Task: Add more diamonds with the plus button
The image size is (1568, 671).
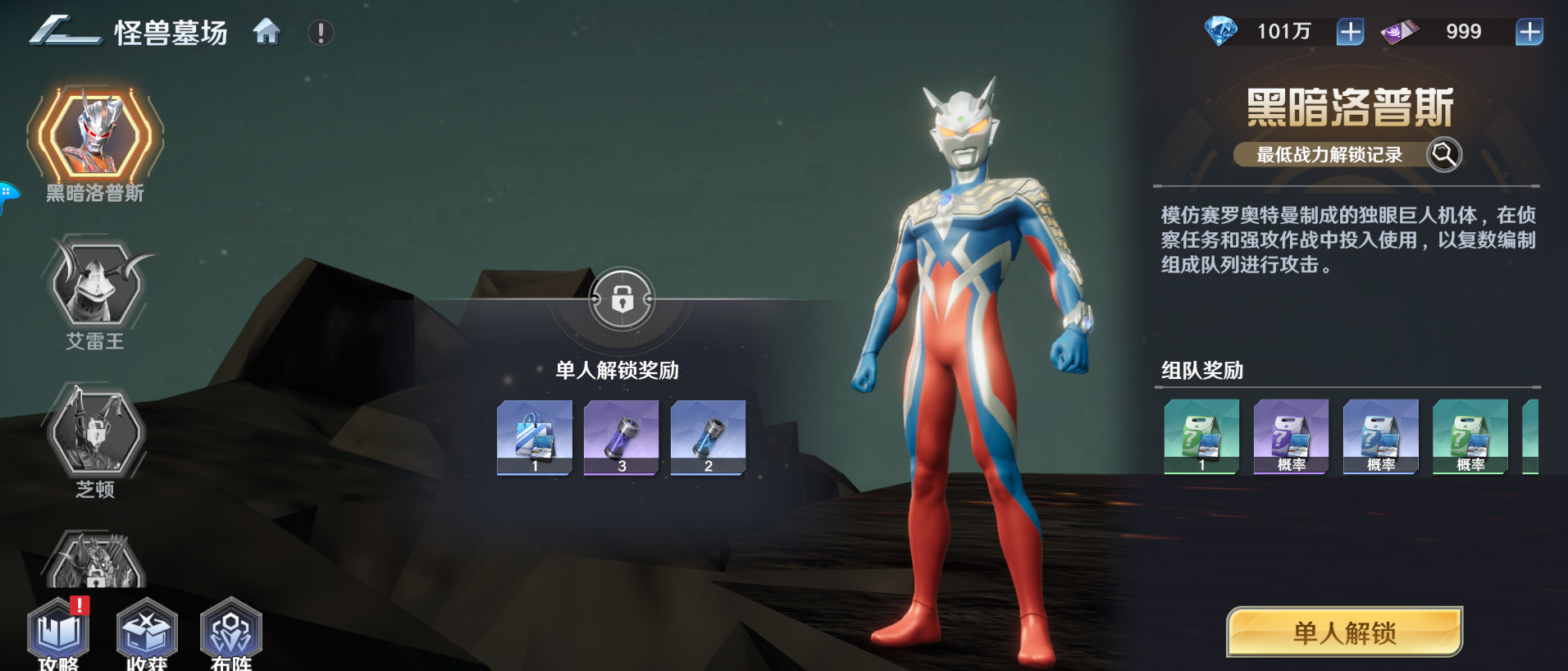Action: tap(1350, 32)
